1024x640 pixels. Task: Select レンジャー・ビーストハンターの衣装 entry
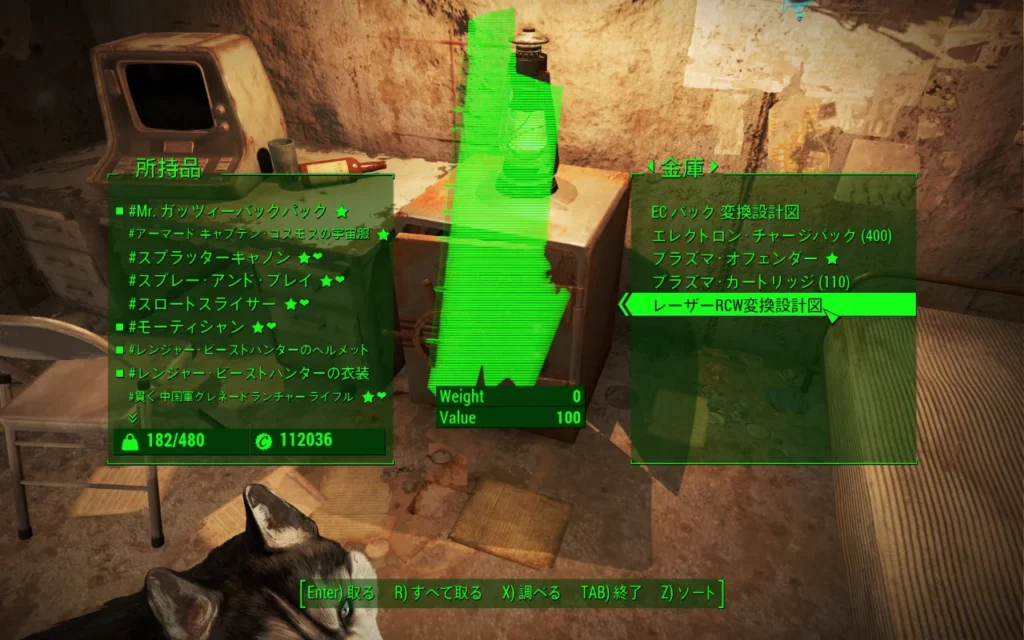(x=249, y=373)
